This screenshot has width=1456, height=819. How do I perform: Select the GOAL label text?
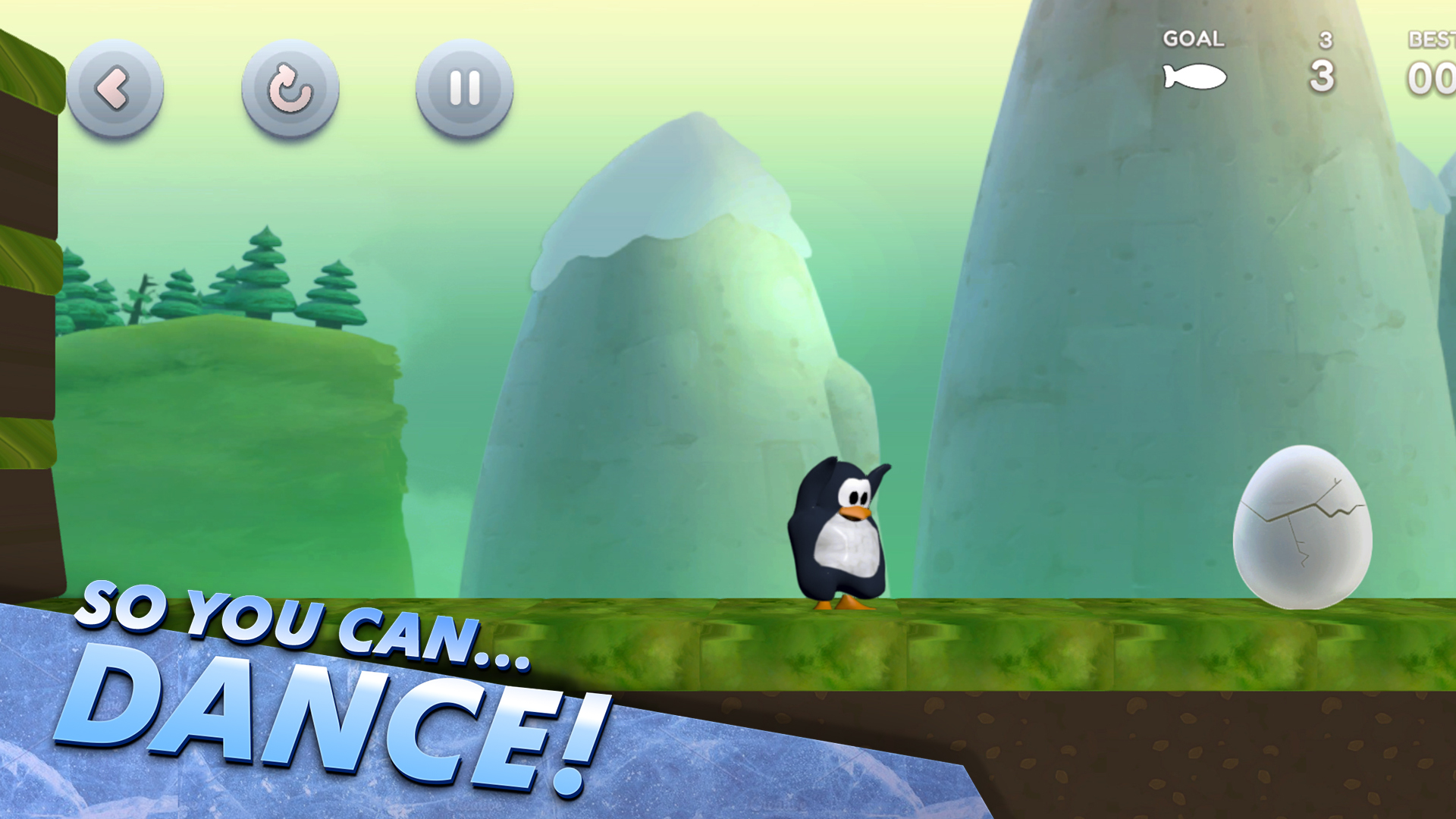pyautogui.click(x=1194, y=39)
